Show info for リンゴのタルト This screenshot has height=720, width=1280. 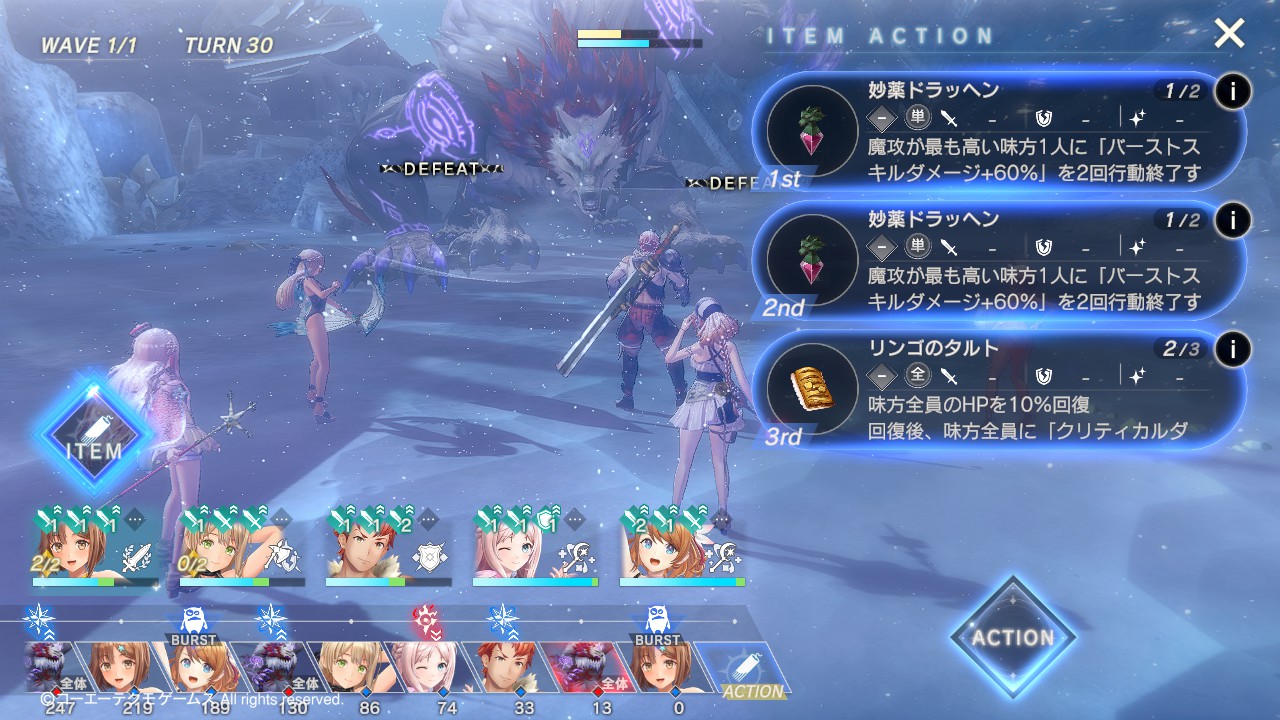click(1232, 350)
